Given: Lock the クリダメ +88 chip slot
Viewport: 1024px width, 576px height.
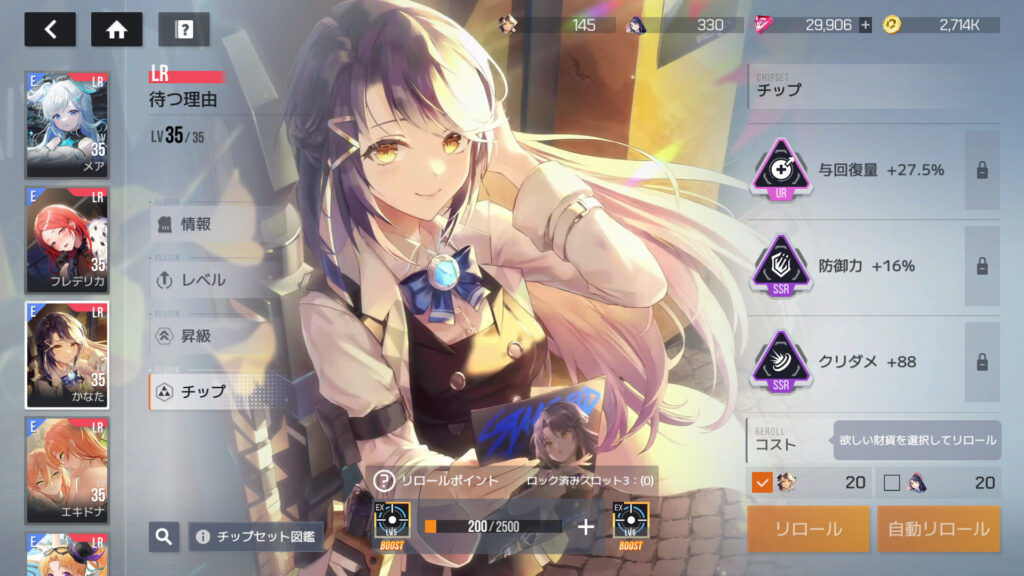Looking at the screenshot, I should pyautogui.click(x=982, y=362).
